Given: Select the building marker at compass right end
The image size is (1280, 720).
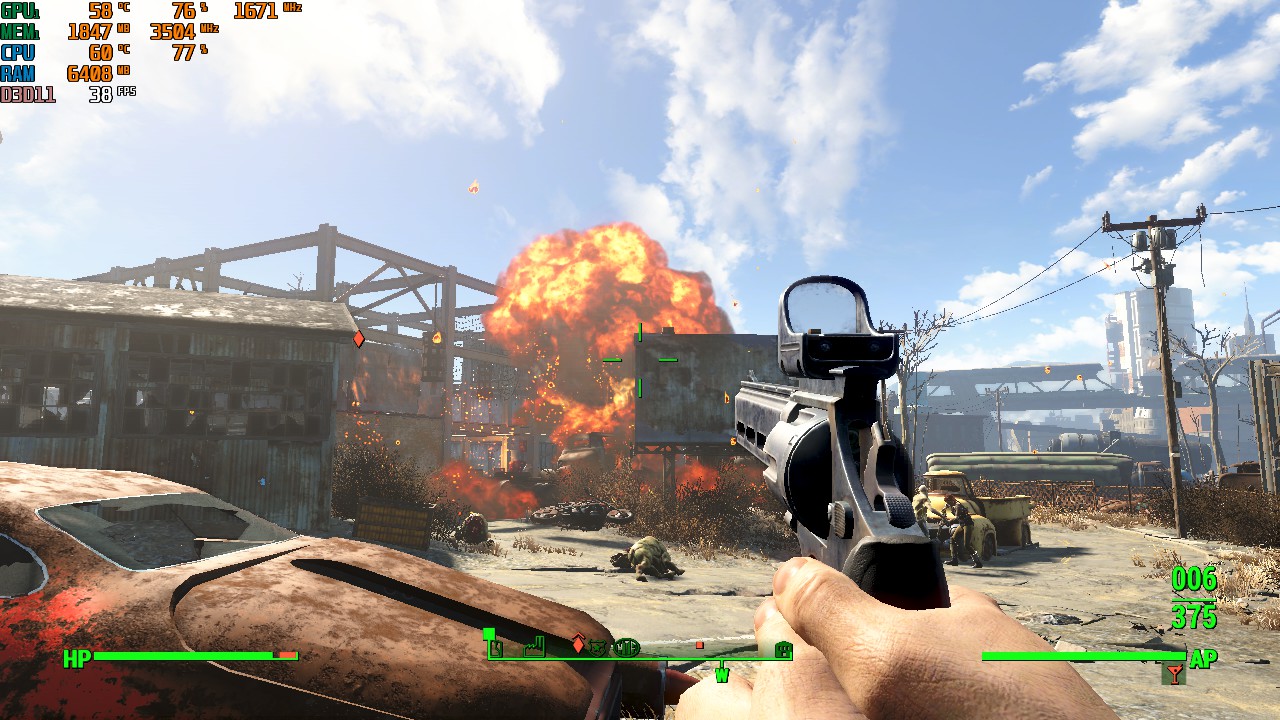Looking at the screenshot, I should coord(783,650).
